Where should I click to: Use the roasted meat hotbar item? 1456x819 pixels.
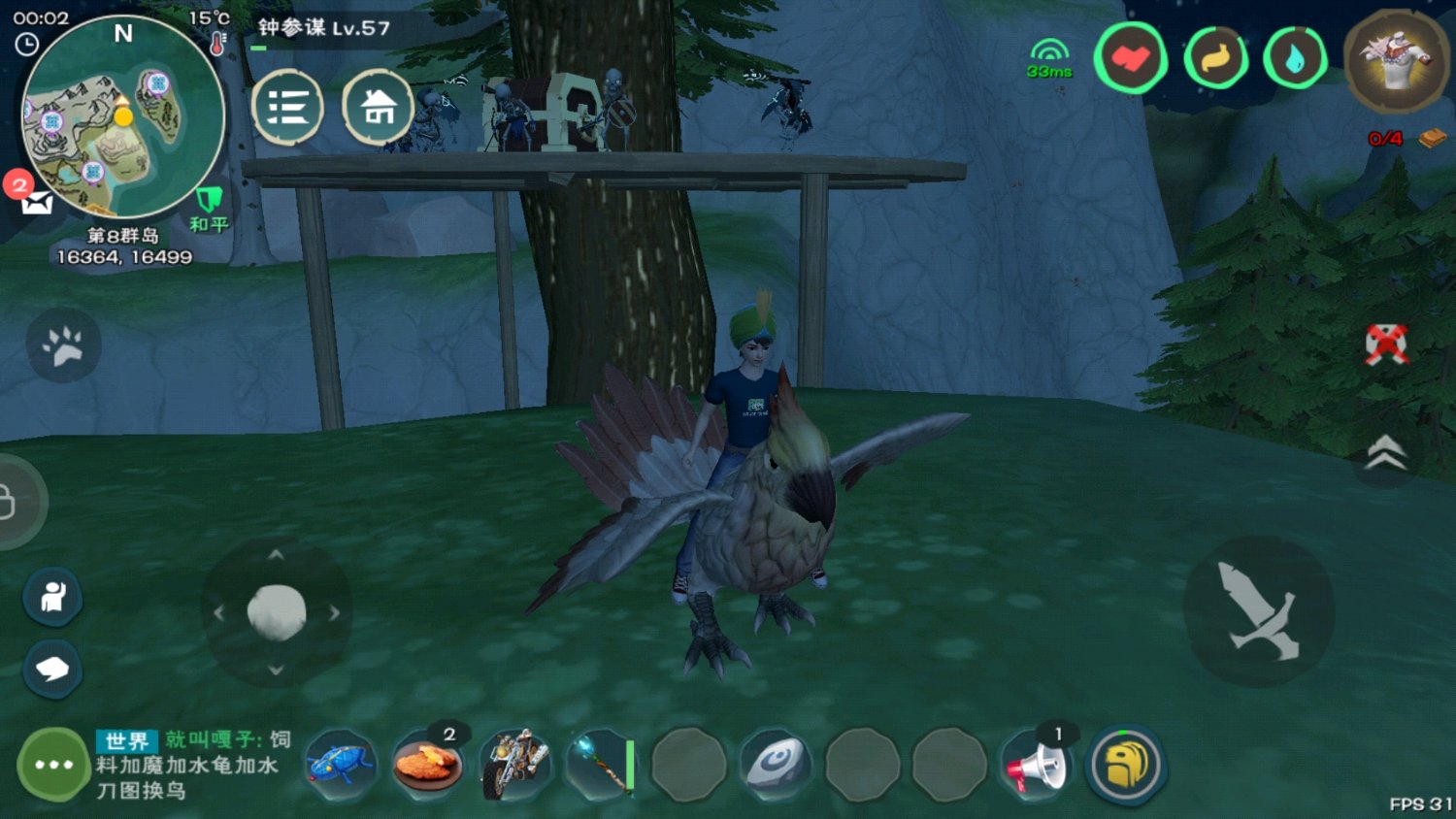427,765
